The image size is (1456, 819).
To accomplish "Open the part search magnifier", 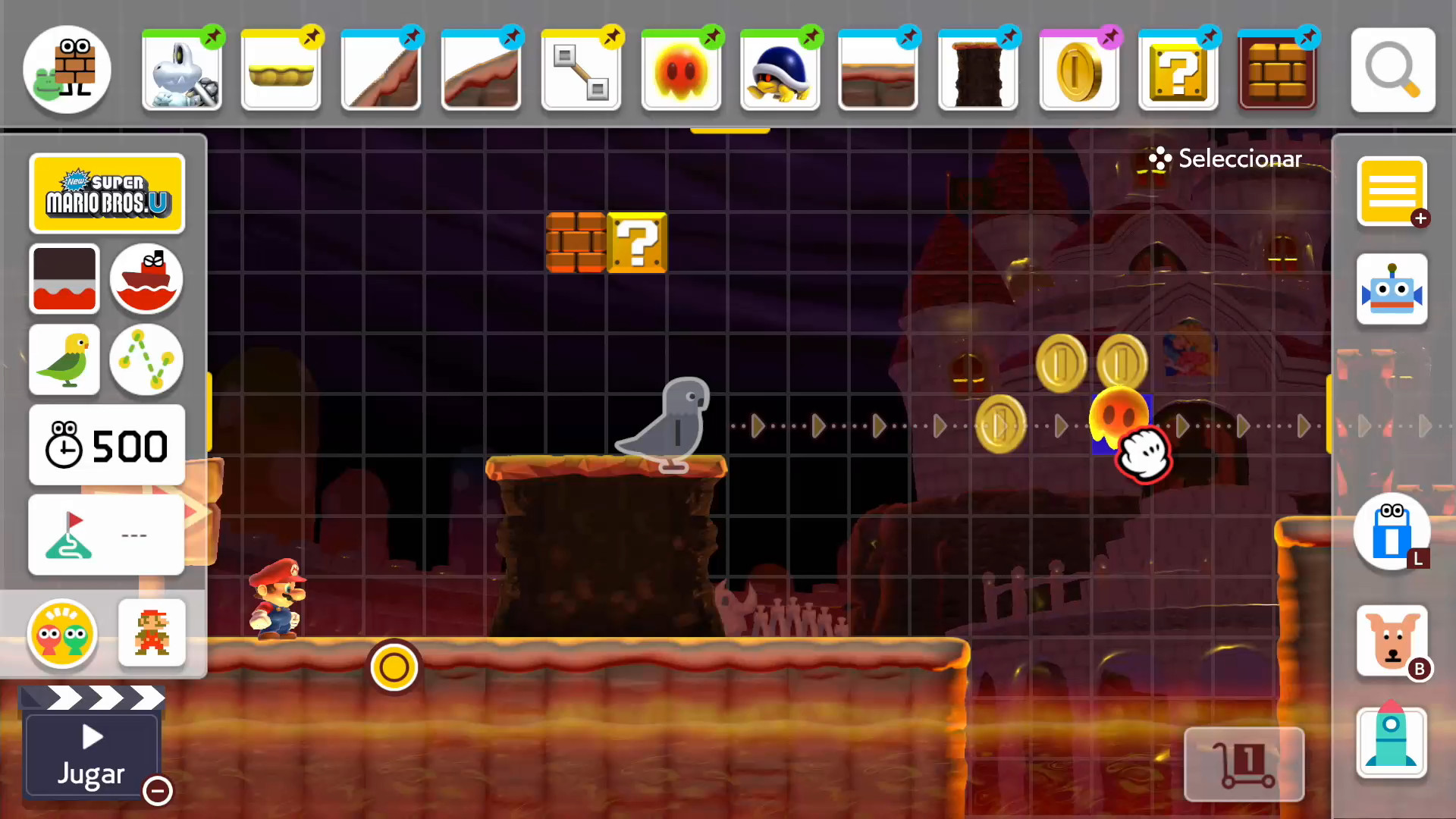I will point(1393,70).
